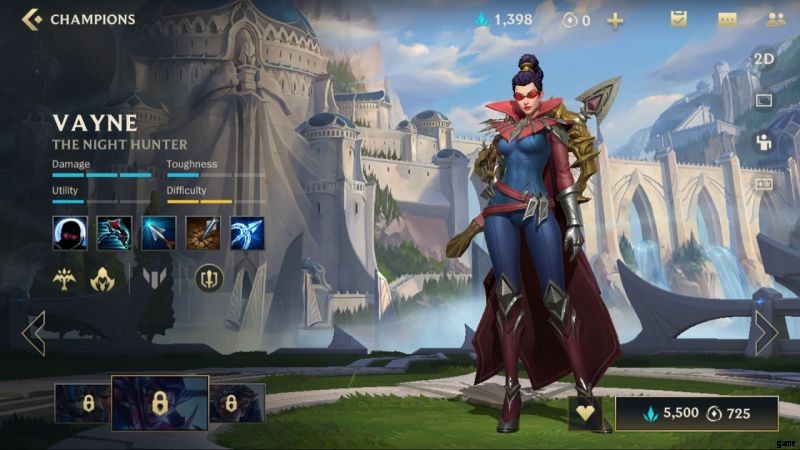The width and height of the screenshot is (800, 450).
Task: View Vayne's hooded-face passive ability
Action: pyautogui.click(x=69, y=233)
